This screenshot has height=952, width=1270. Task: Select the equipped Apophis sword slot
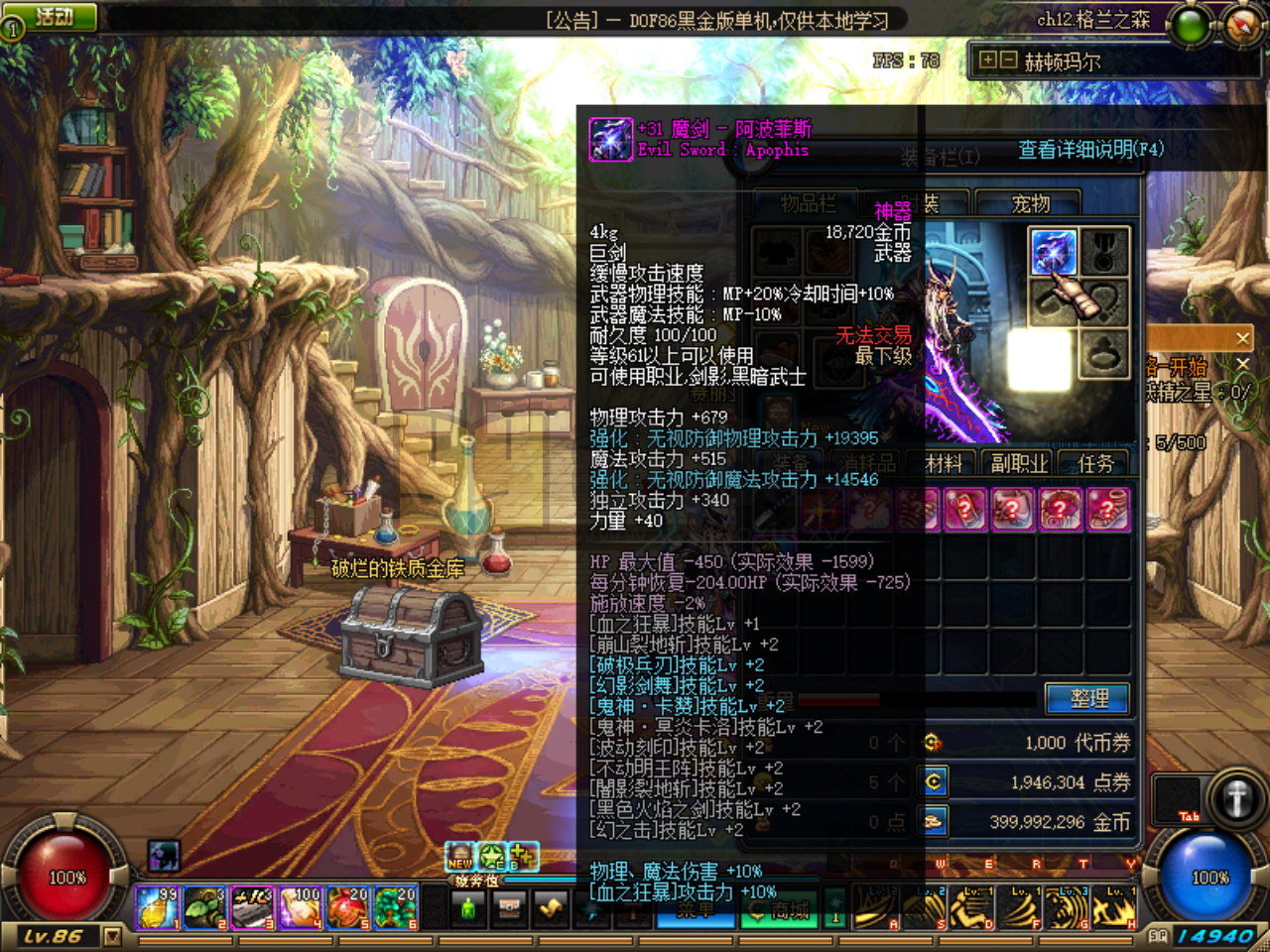[x=1053, y=252]
